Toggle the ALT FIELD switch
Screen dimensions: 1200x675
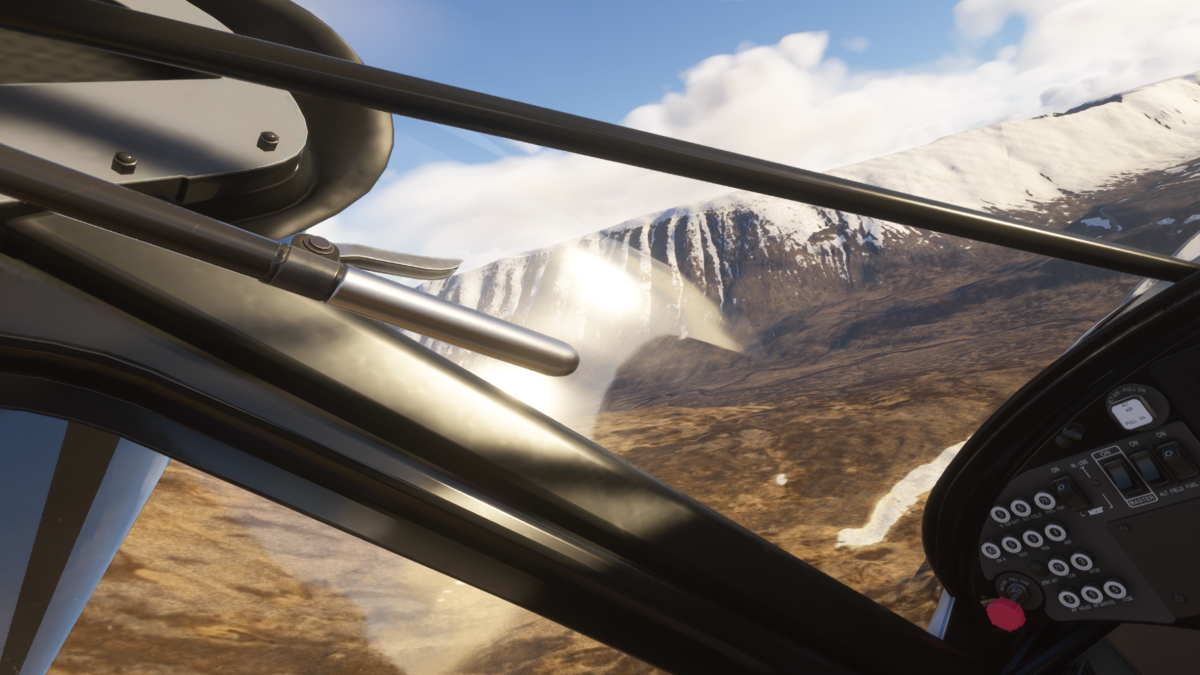click(x=1148, y=468)
